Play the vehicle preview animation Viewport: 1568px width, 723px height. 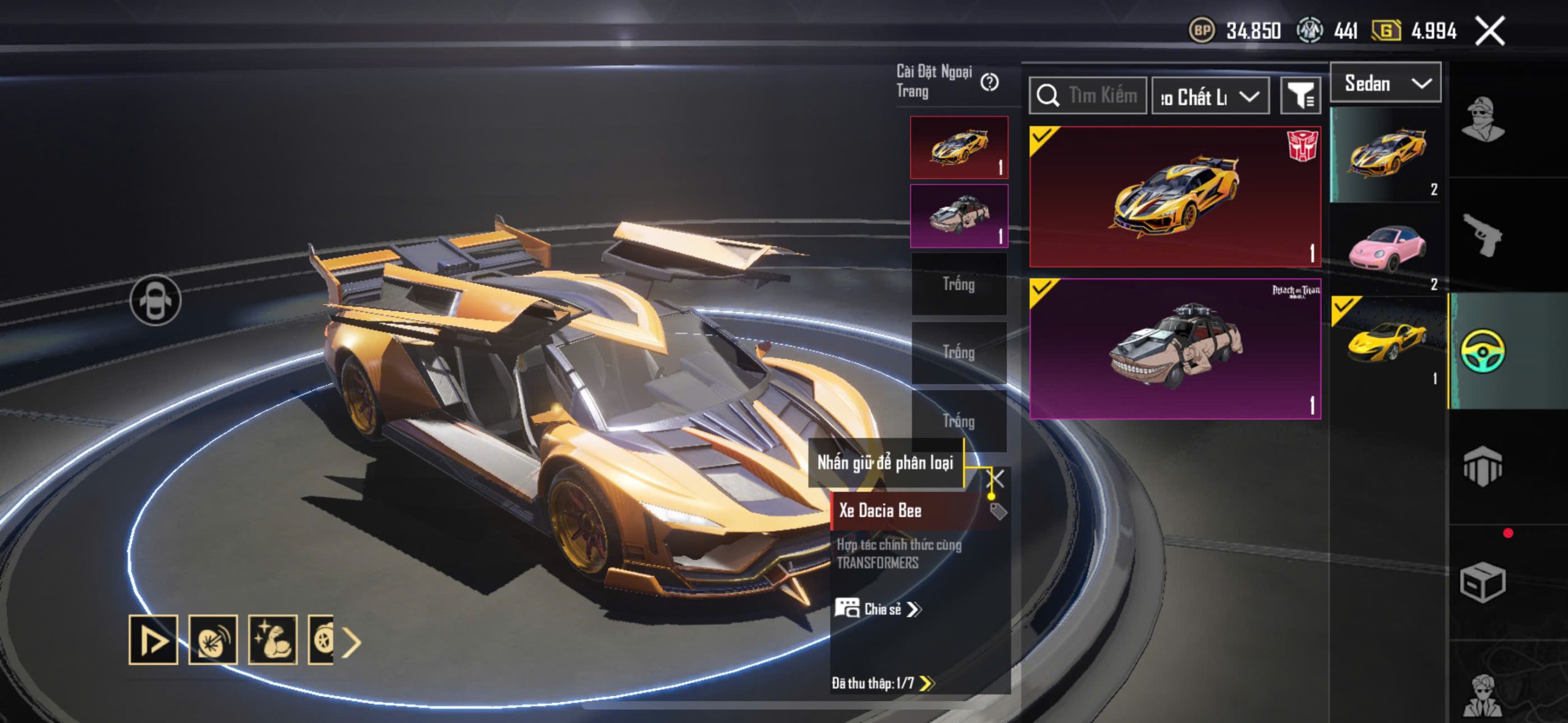click(153, 640)
